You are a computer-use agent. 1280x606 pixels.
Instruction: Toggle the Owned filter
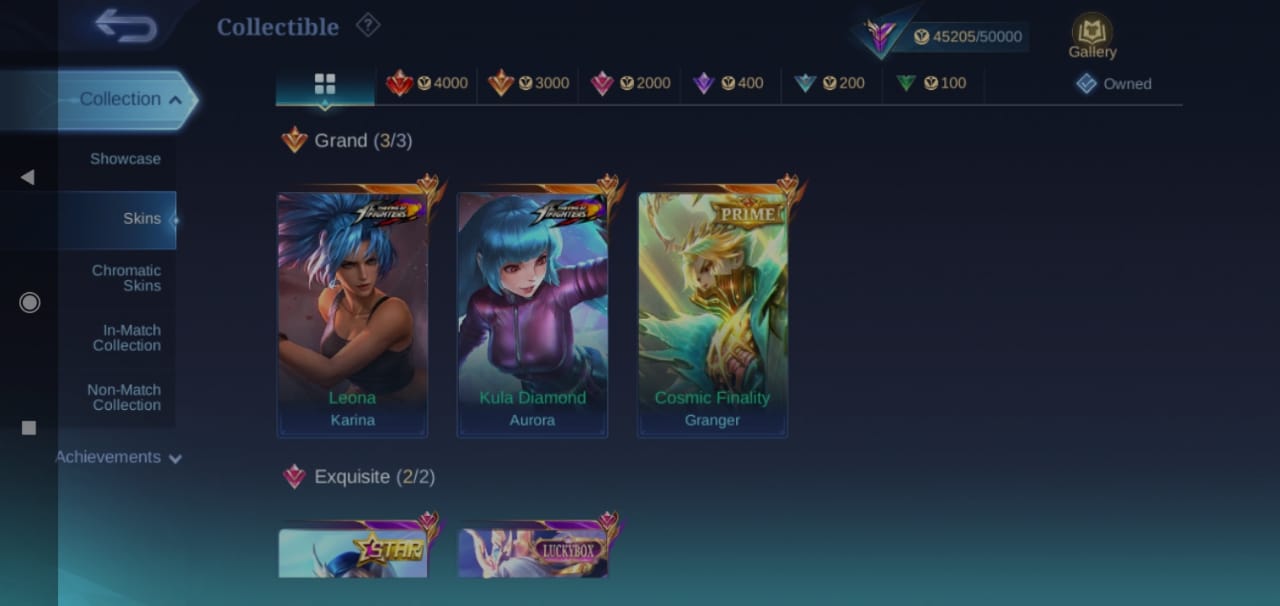click(1114, 84)
